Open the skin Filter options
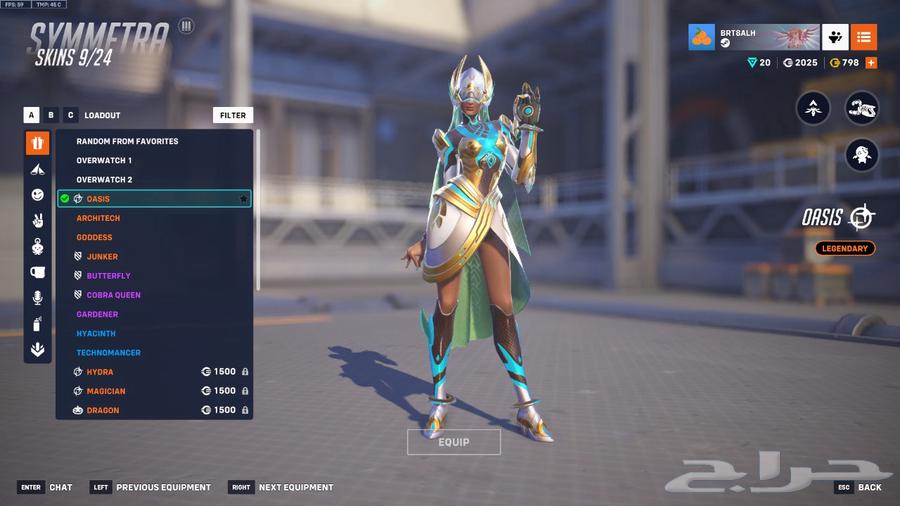The height and width of the screenshot is (506, 900). tap(233, 115)
